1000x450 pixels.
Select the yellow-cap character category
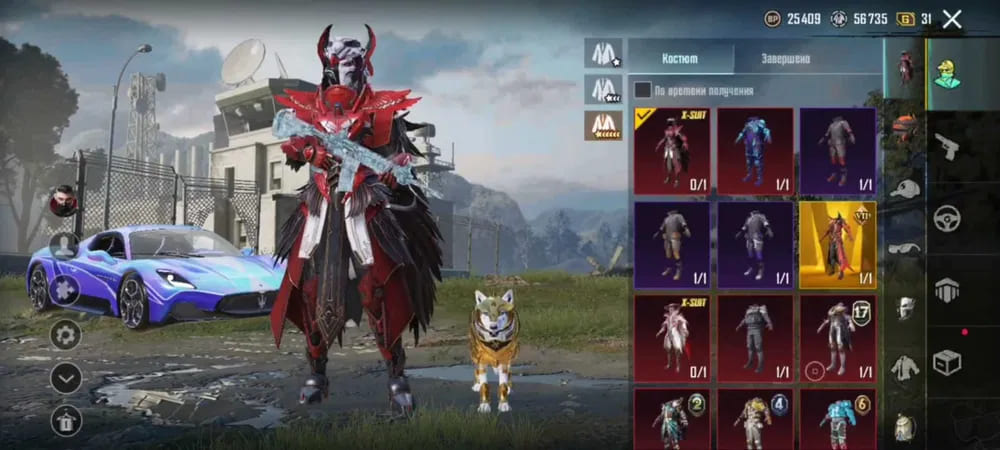tap(946, 73)
